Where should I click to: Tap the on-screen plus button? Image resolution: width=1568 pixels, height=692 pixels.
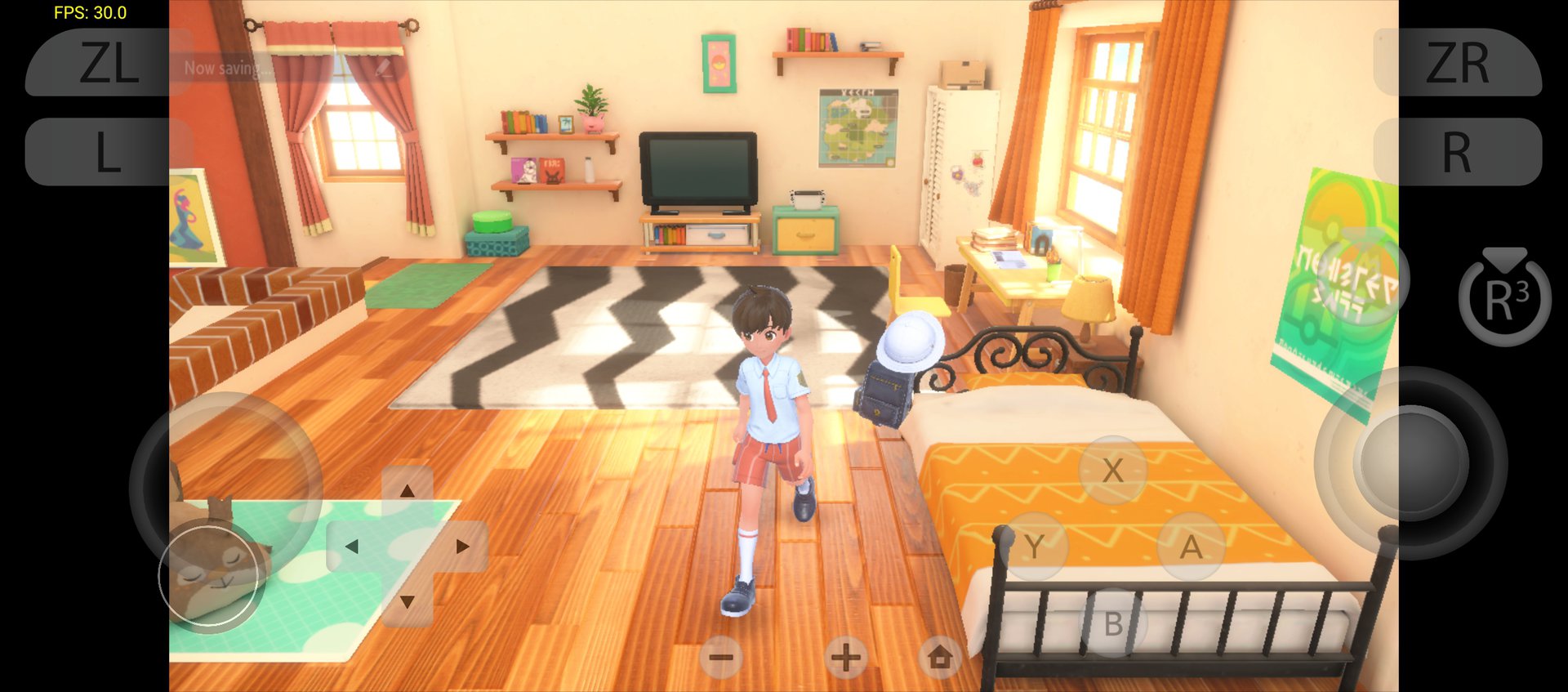pyautogui.click(x=845, y=657)
